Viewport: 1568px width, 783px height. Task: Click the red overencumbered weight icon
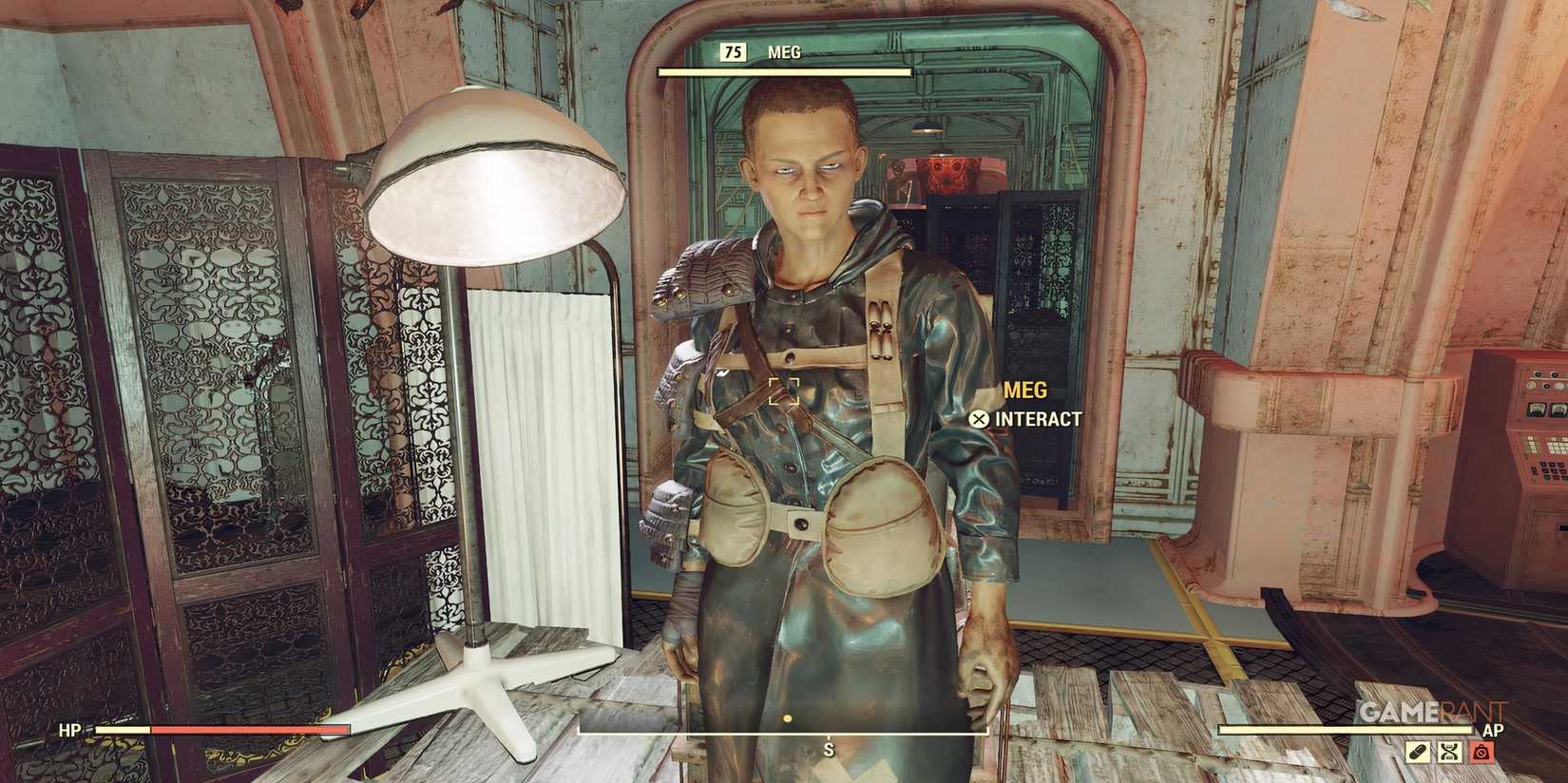(1482, 751)
